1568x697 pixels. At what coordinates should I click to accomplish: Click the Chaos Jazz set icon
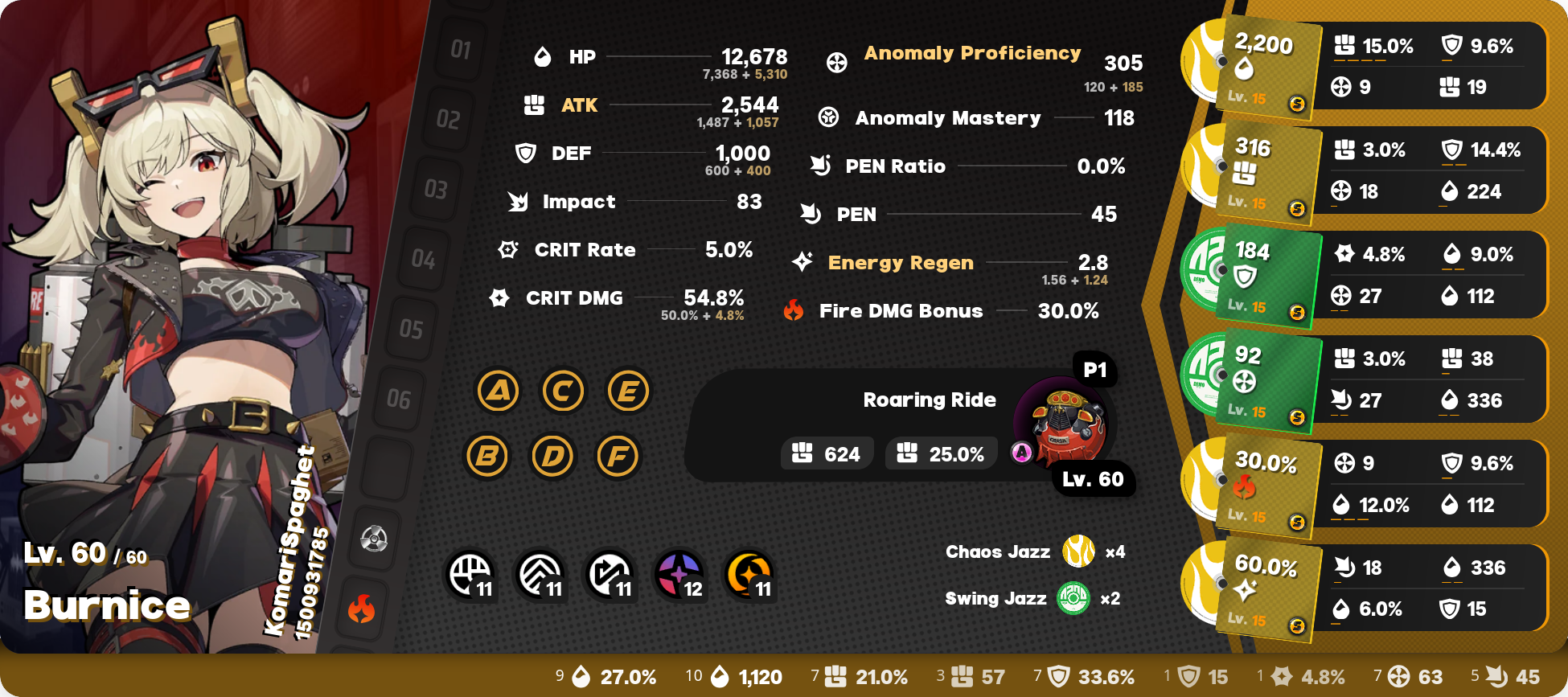[x=1078, y=551]
